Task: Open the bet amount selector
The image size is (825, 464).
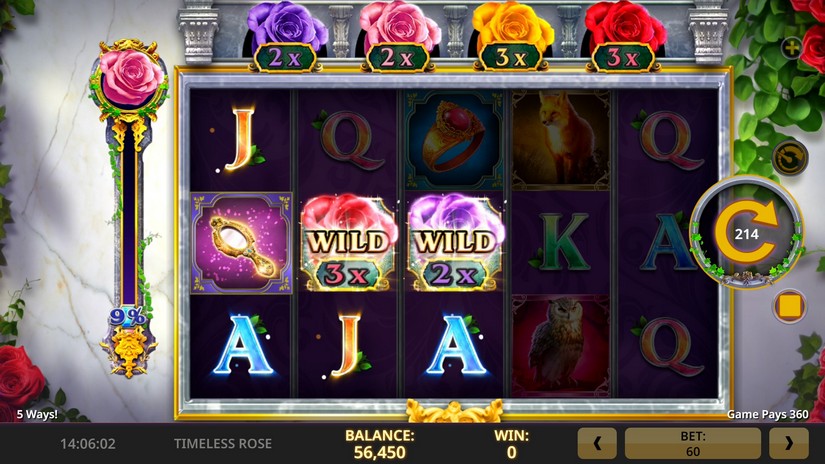Action: [x=692, y=443]
